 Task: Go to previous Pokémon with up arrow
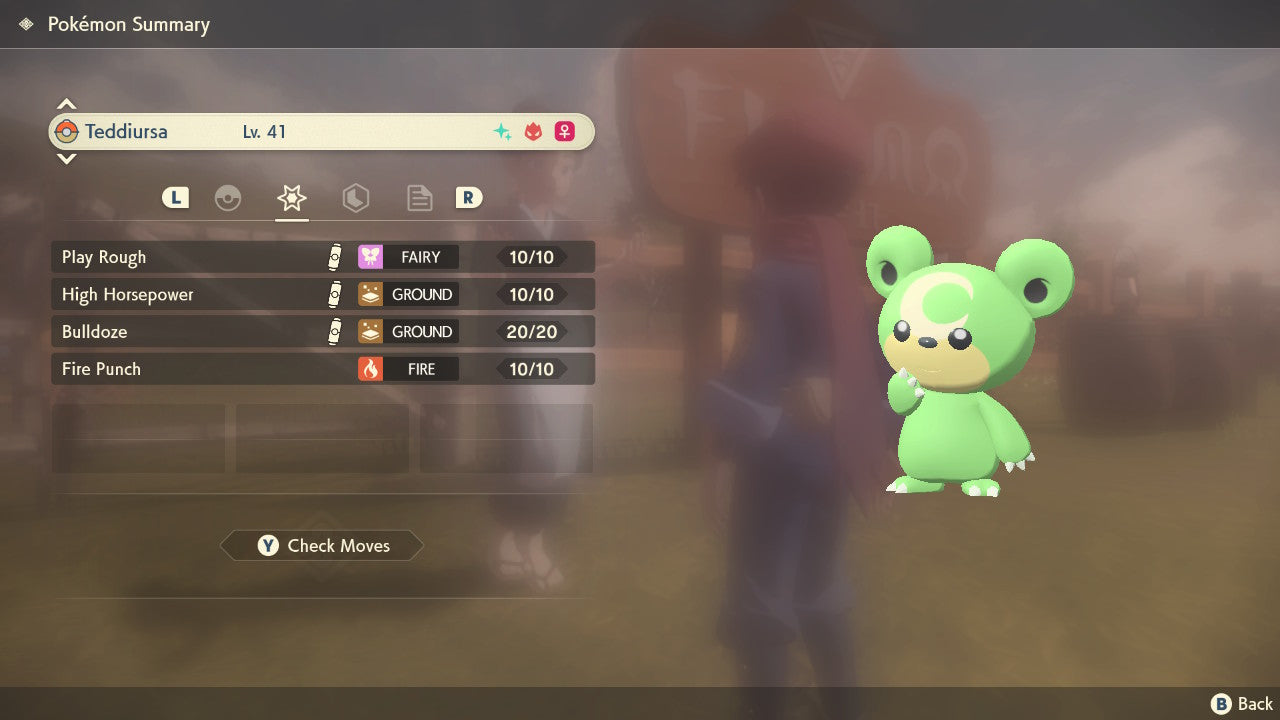pos(66,104)
